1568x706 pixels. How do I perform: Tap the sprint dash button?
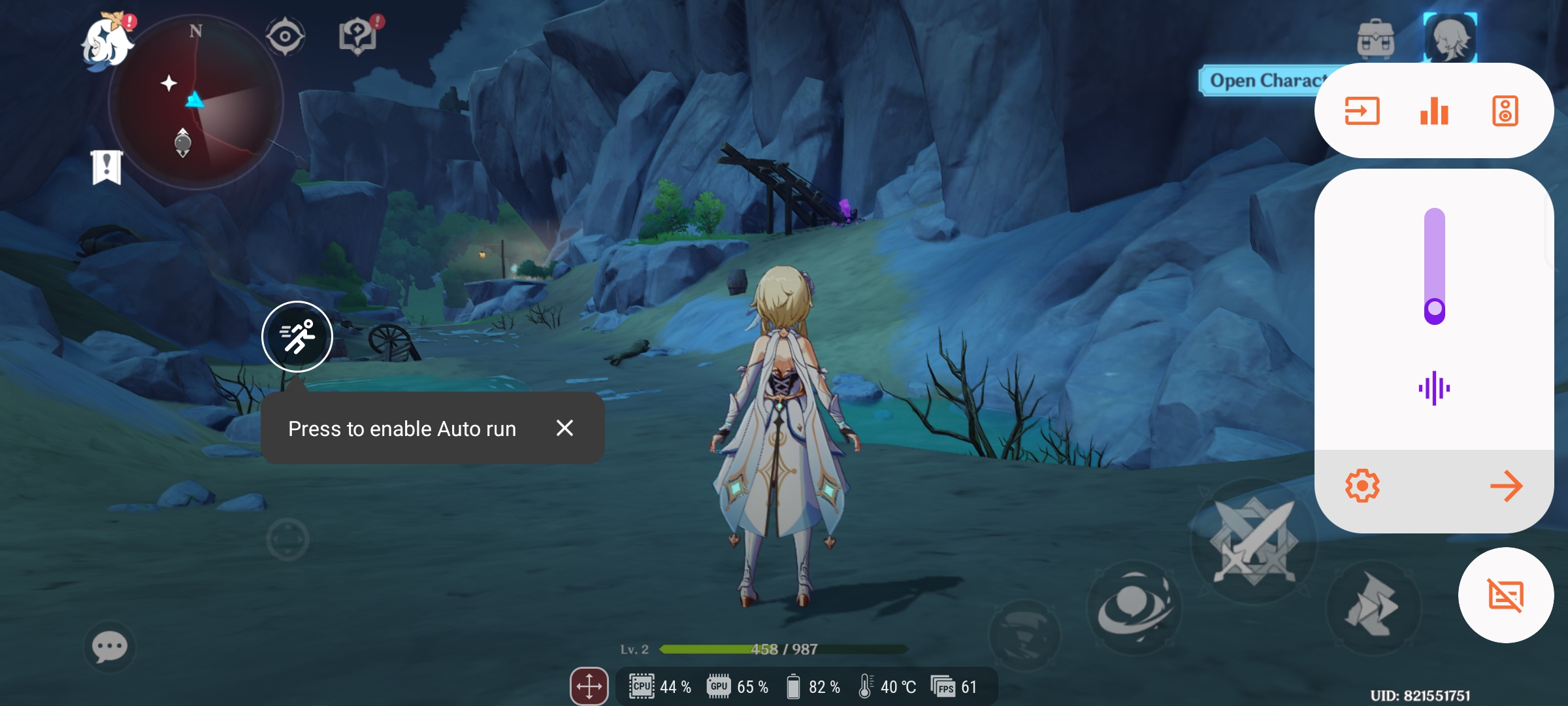[1372, 607]
